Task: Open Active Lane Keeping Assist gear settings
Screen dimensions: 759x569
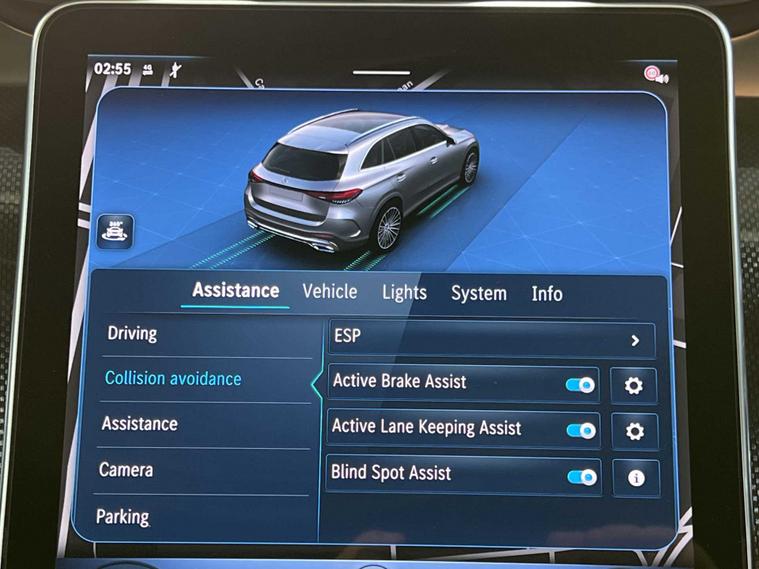Action: pyautogui.click(x=634, y=432)
